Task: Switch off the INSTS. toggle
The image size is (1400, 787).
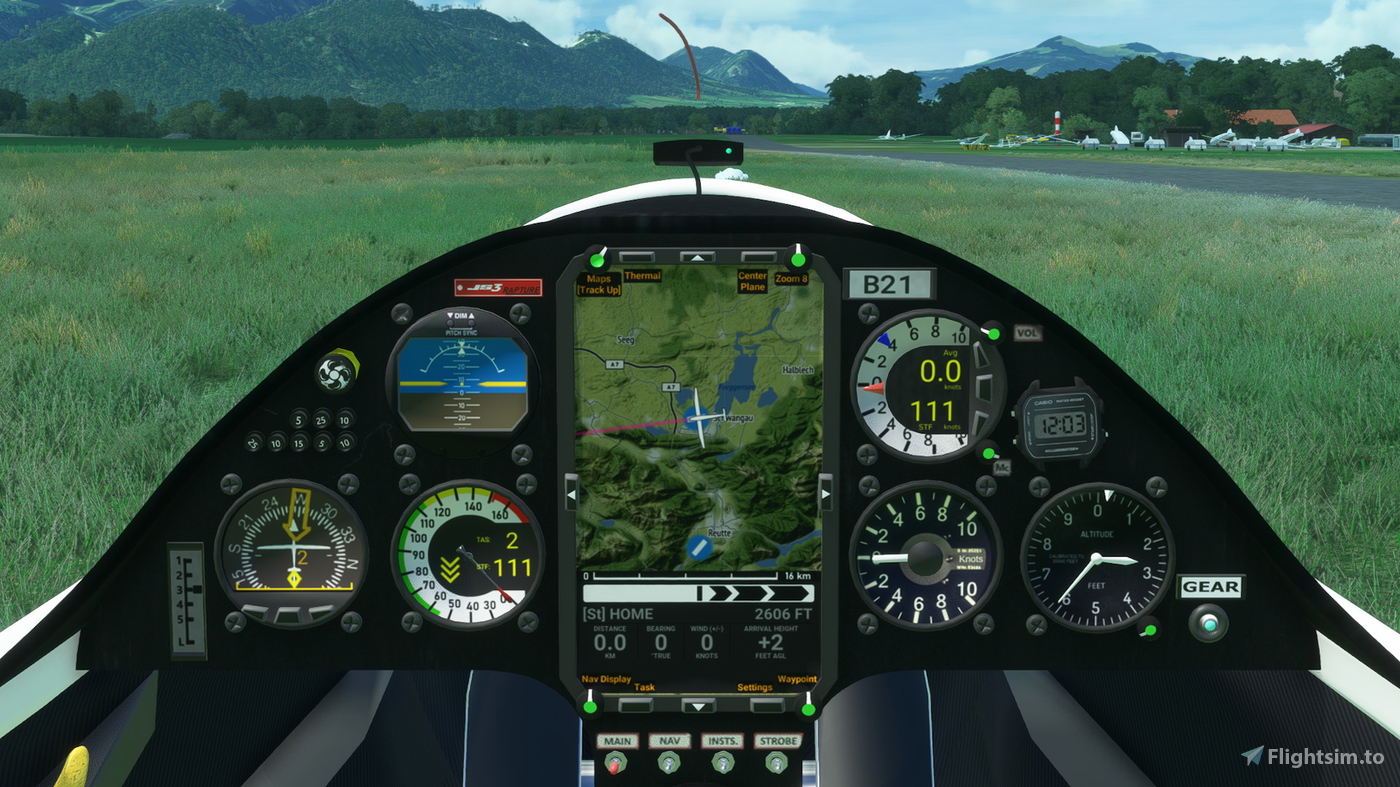Action: tap(723, 763)
